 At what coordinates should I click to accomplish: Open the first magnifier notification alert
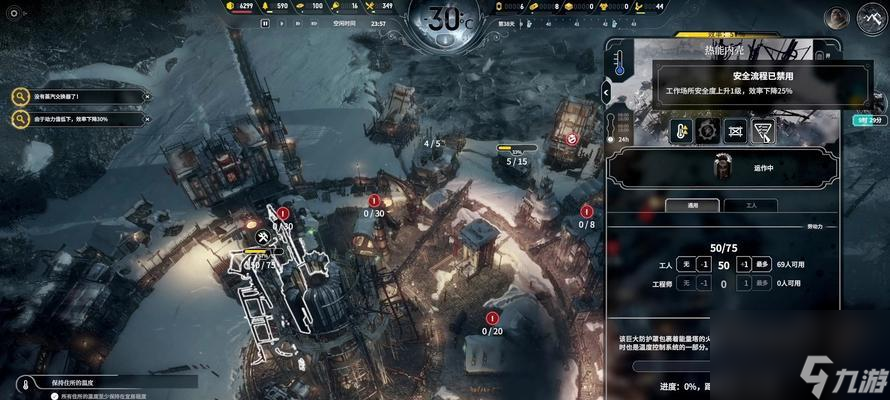[20, 96]
